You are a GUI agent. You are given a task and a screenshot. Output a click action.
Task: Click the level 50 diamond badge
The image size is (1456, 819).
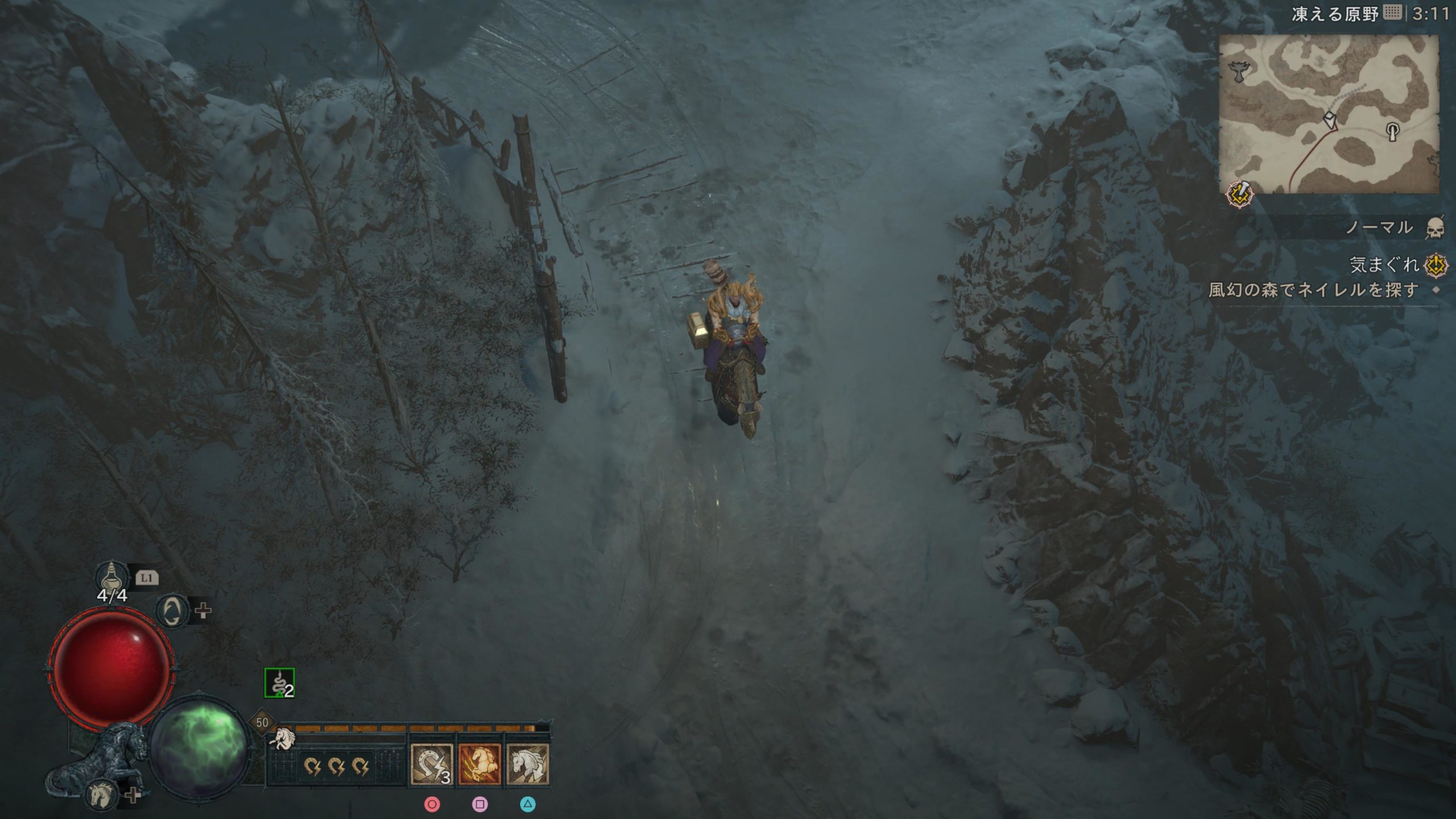click(x=262, y=723)
